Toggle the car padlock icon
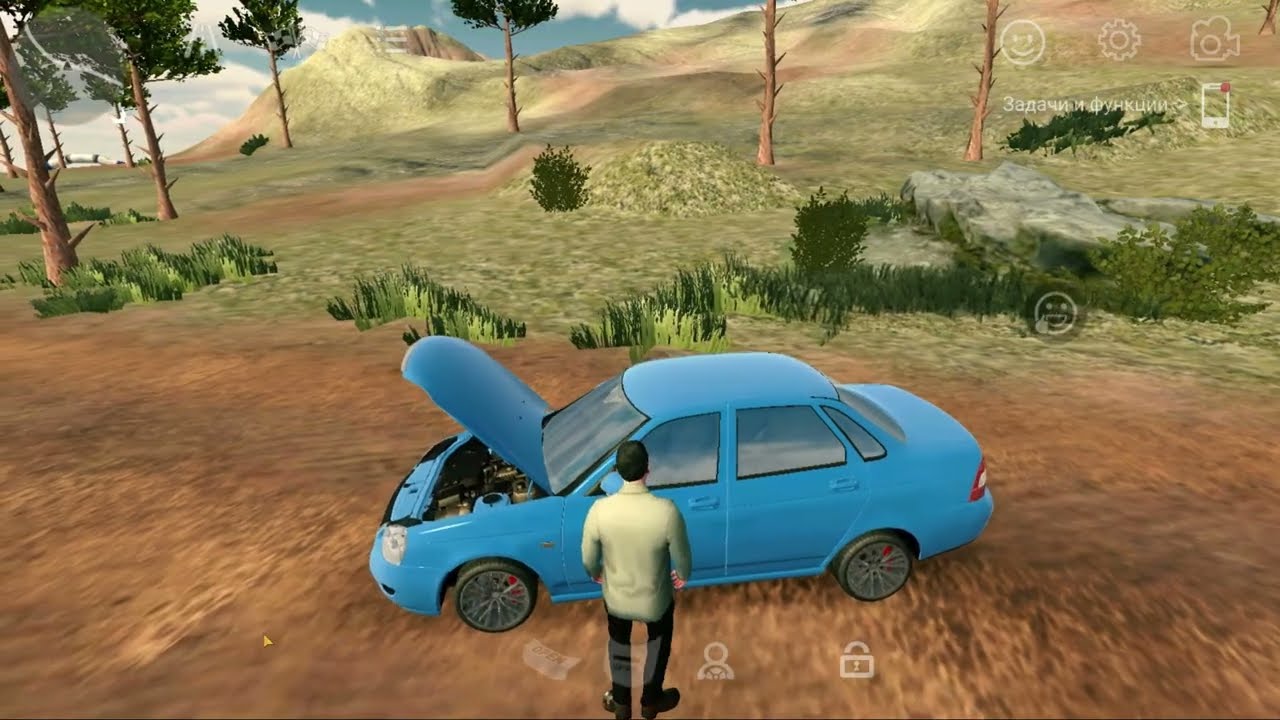Screen dimensions: 1280x720 pos(856,660)
